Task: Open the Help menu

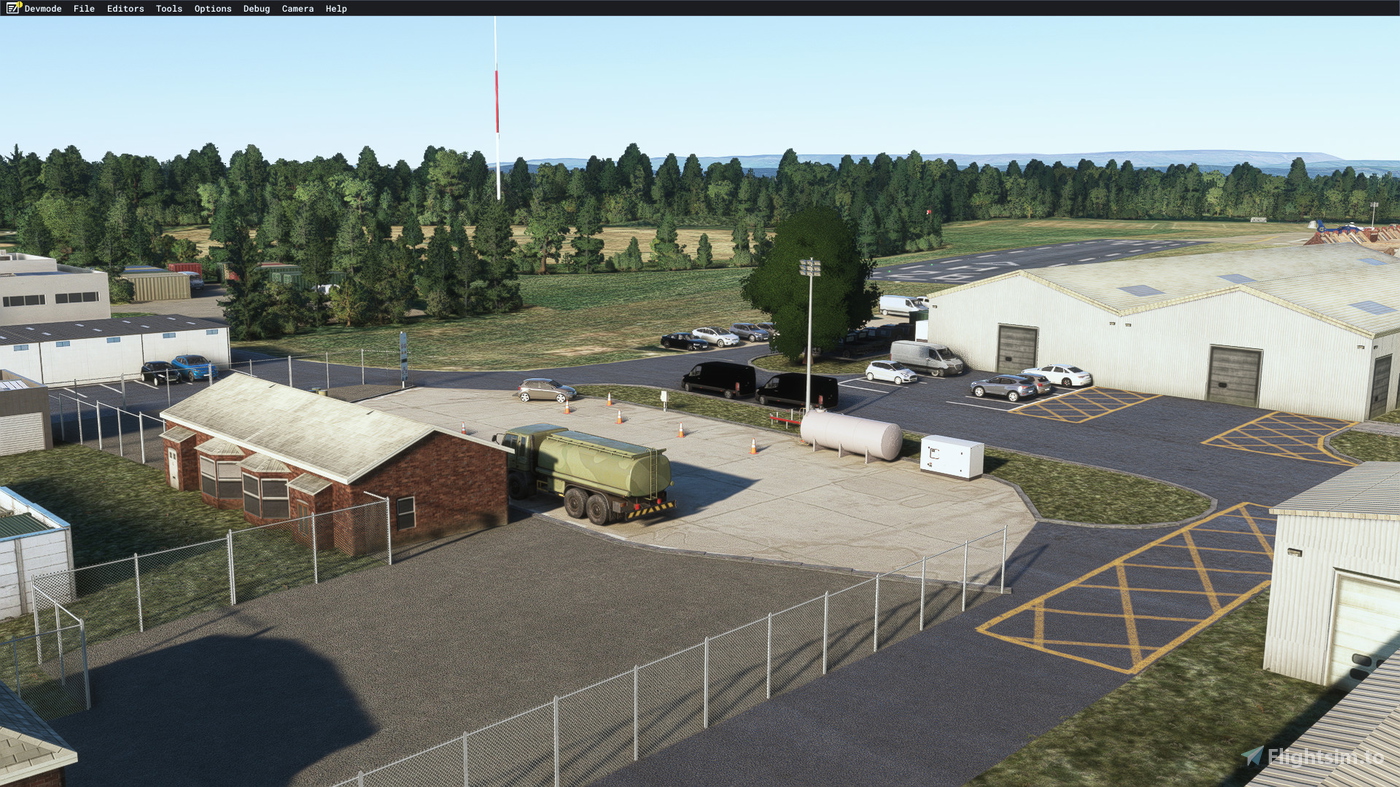Action: (335, 7)
